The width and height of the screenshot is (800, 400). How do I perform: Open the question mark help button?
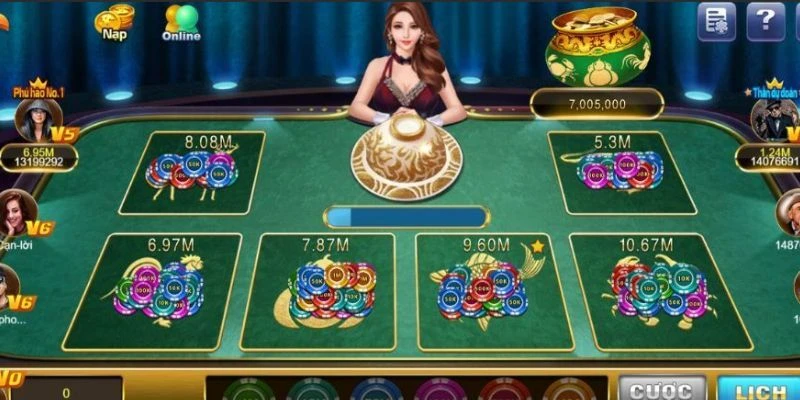tap(765, 21)
